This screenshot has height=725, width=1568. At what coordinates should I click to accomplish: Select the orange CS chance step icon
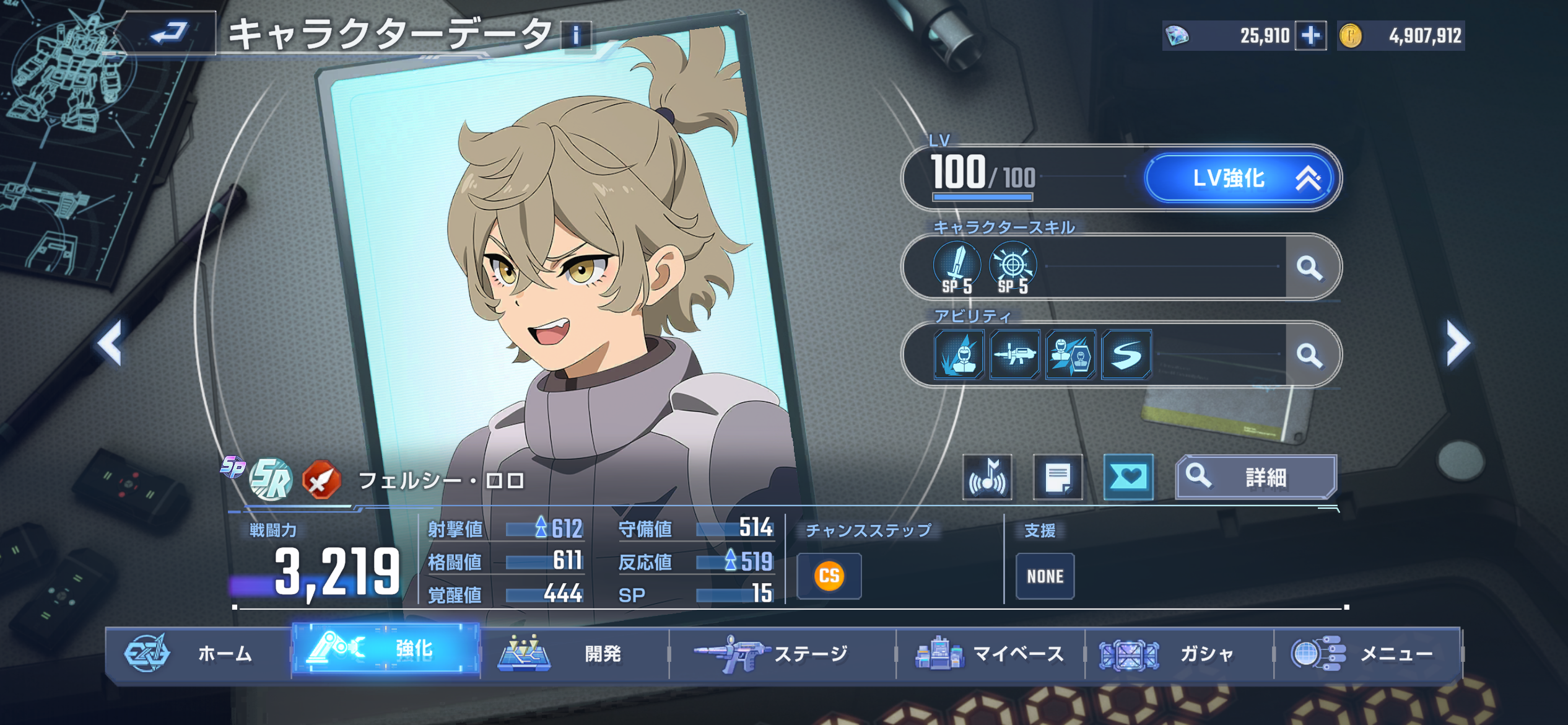(829, 576)
